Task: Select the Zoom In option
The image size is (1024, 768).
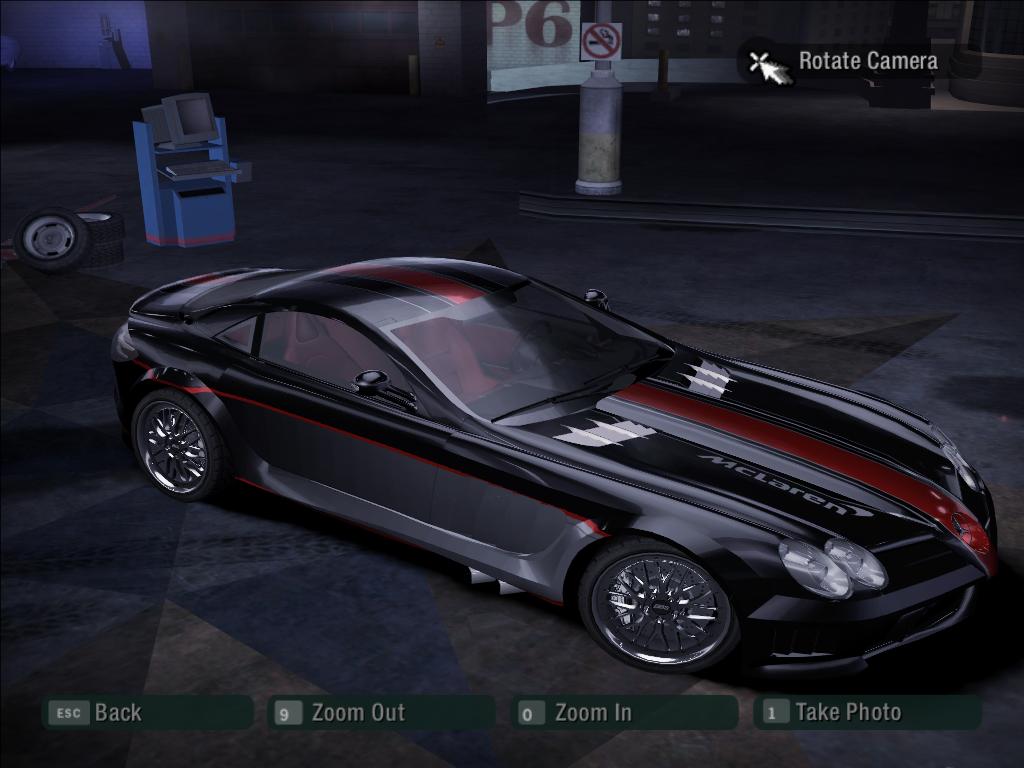Action: 623,713
